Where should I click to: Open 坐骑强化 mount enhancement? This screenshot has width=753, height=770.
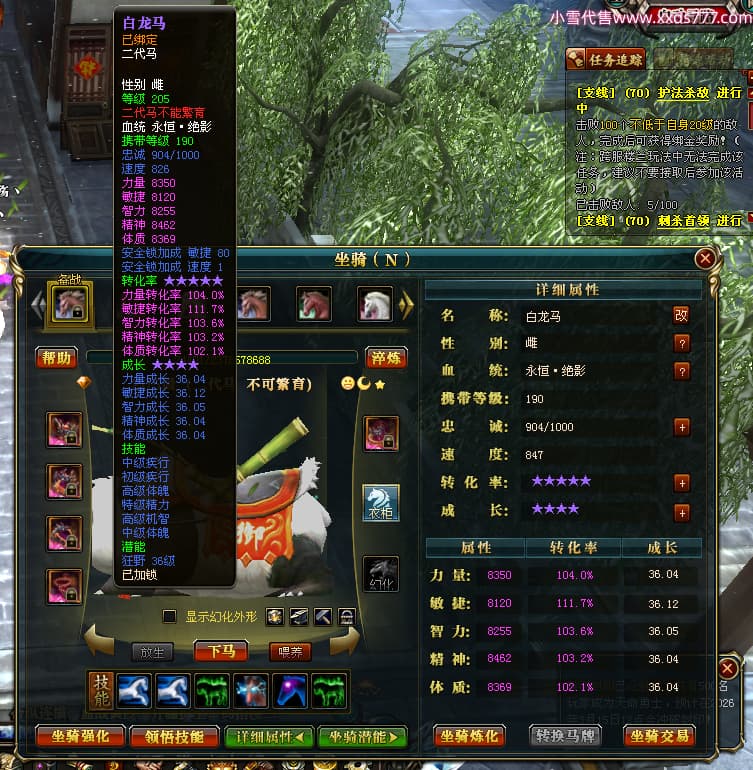78,737
